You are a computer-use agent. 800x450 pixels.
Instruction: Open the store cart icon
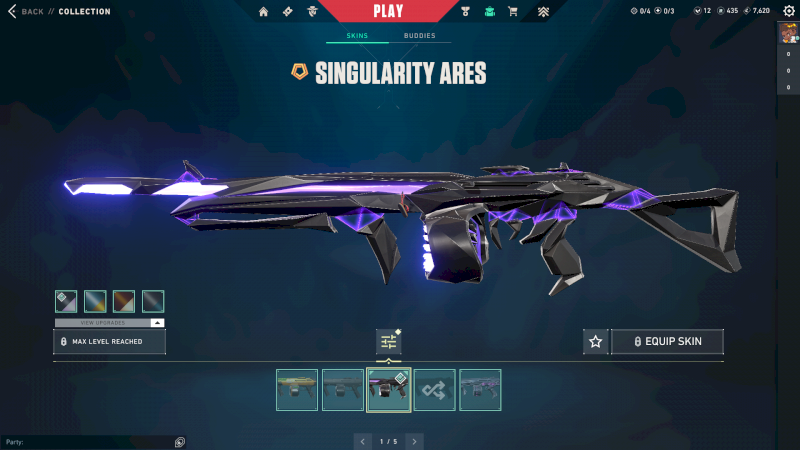(x=513, y=12)
